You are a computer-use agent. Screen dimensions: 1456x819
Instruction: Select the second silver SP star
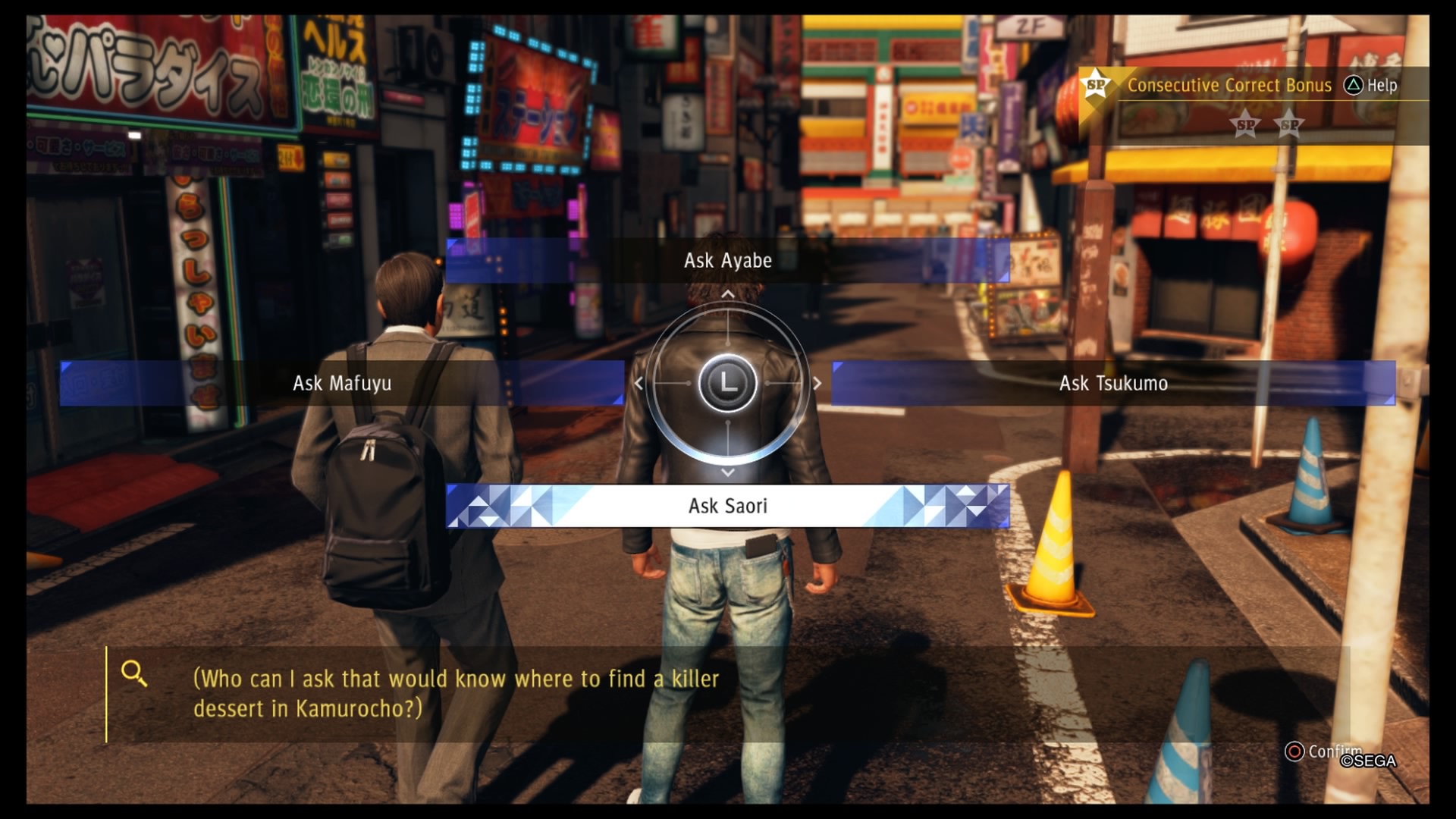[1289, 125]
